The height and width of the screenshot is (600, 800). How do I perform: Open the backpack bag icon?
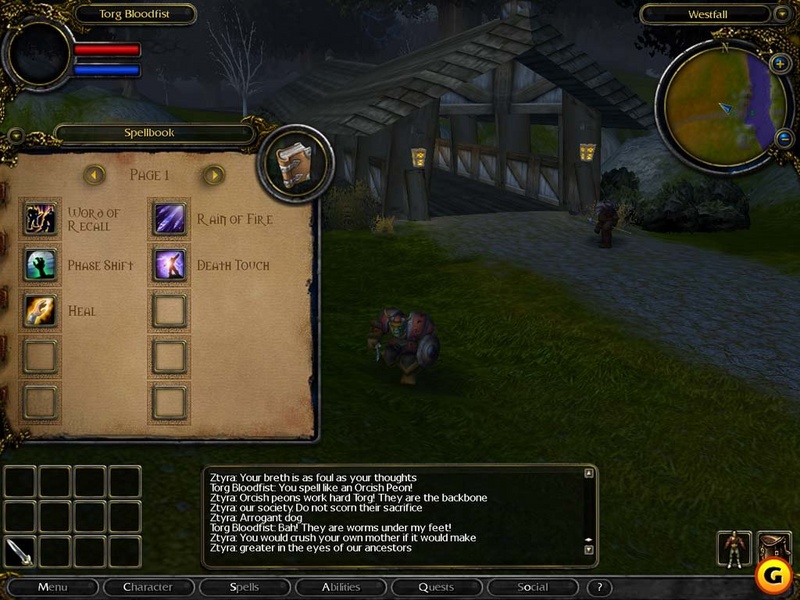click(x=774, y=547)
